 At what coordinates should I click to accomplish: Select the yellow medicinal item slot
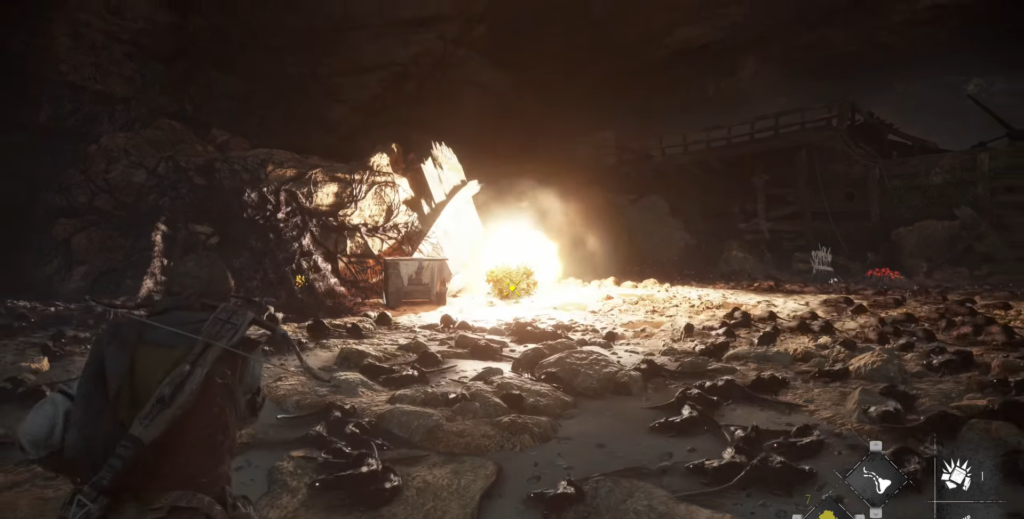828,514
